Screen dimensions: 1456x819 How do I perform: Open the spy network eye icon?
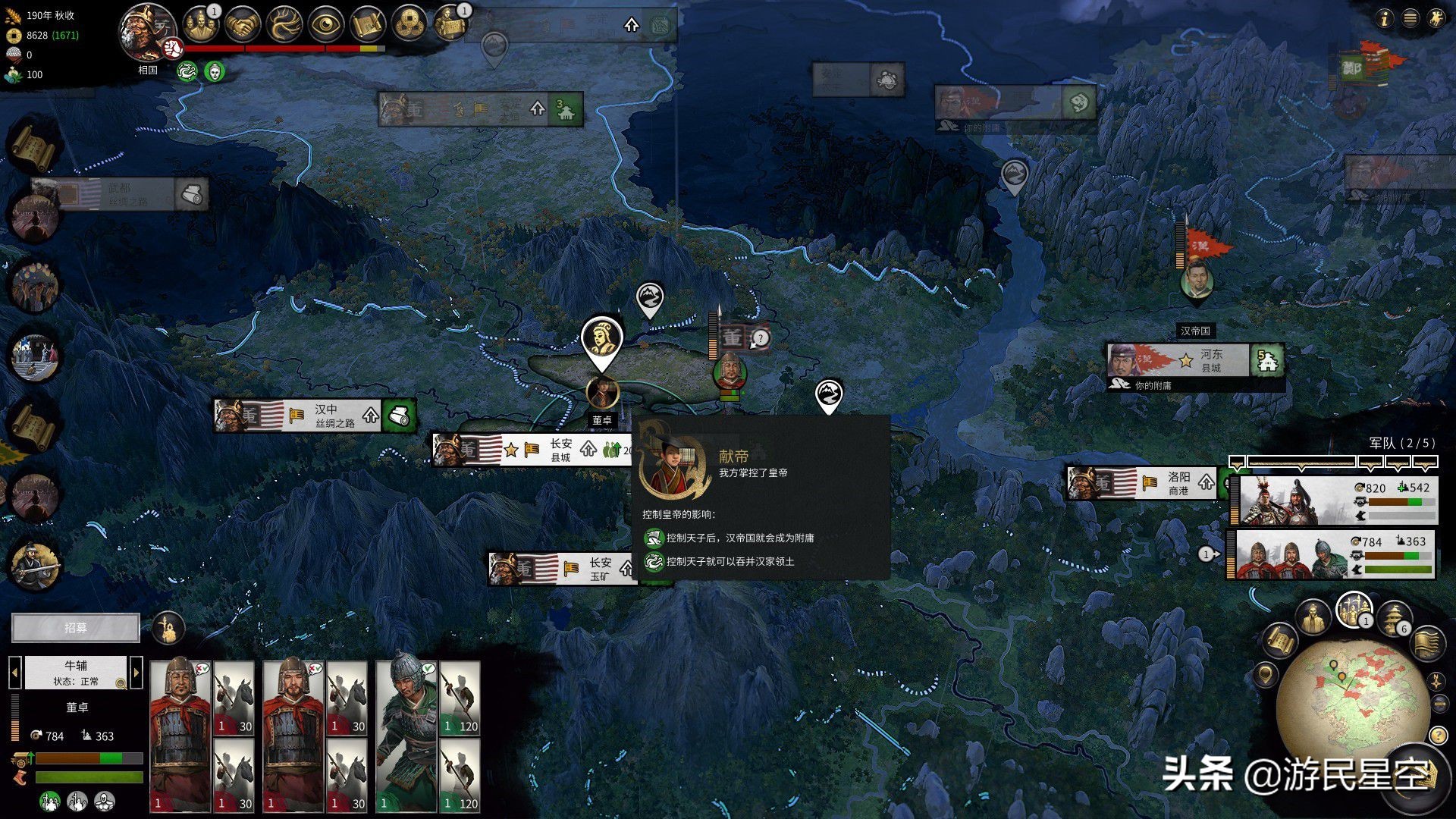327,24
